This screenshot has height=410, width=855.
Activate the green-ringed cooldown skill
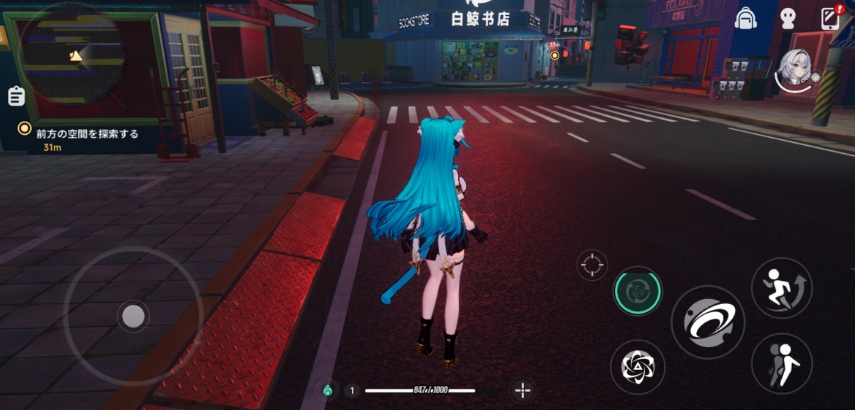click(637, 292)
